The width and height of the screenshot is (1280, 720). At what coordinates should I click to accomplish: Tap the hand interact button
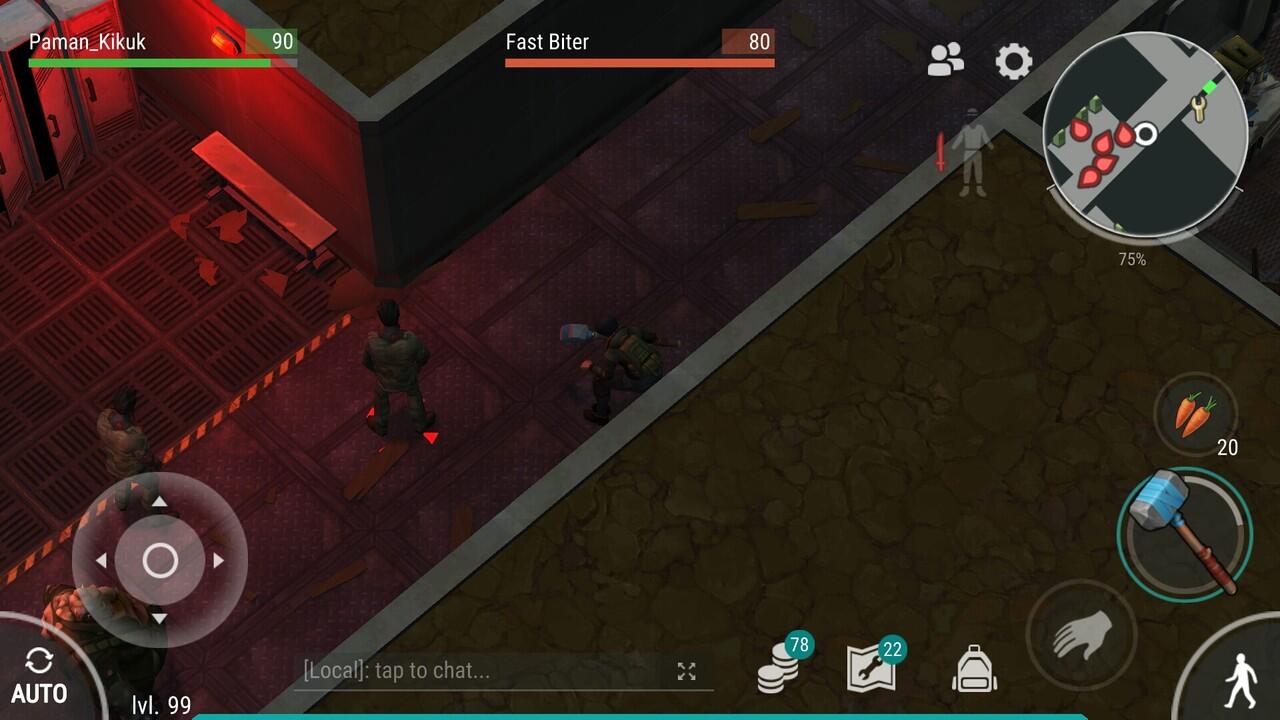point(1081,635)
